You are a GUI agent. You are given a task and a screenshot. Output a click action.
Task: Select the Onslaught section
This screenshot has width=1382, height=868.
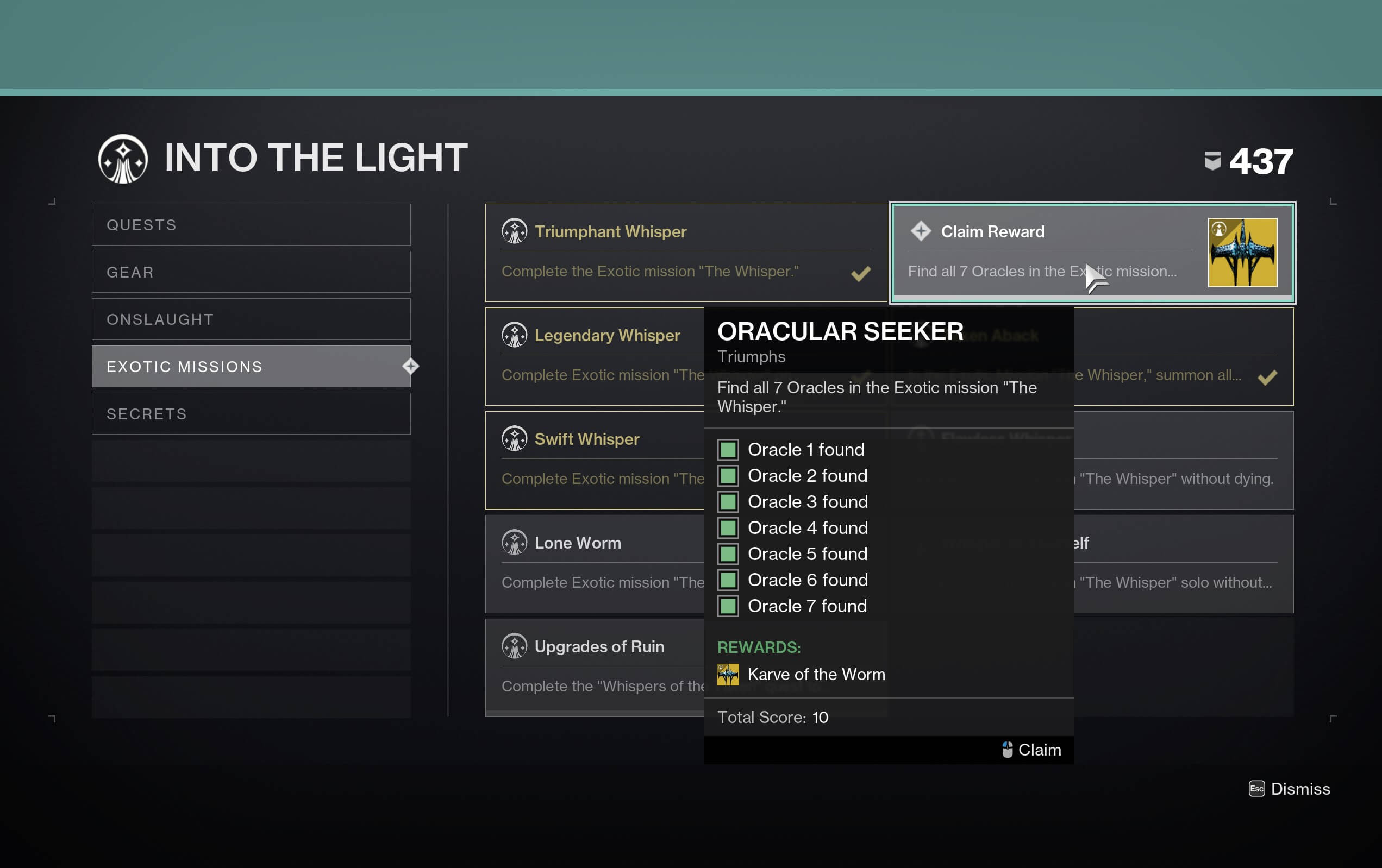tap(251, 319)
